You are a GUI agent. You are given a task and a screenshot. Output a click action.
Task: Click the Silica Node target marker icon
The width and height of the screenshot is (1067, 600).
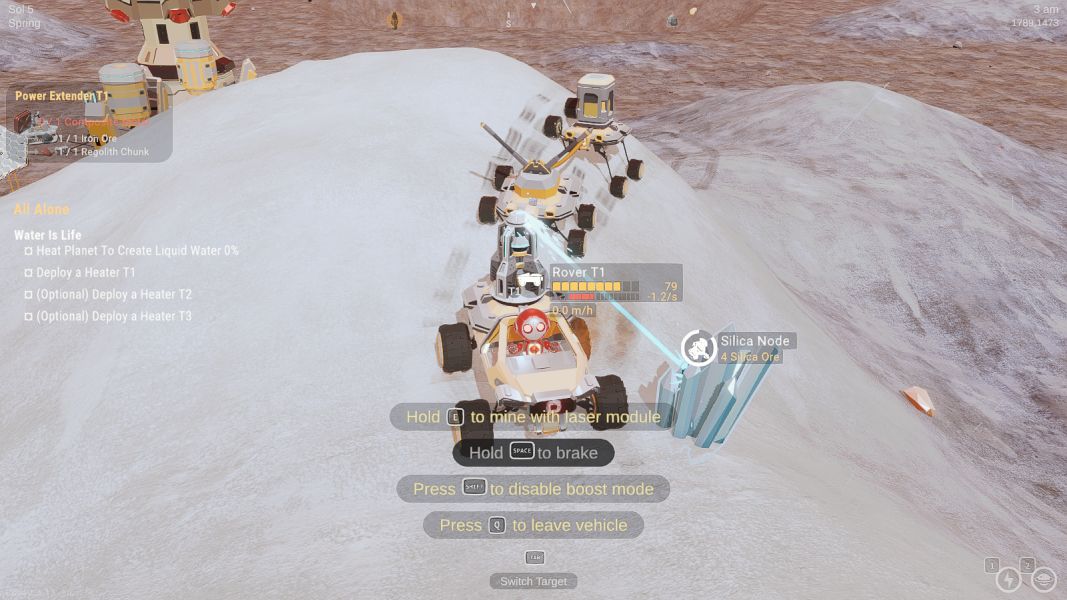click(699, 348)
